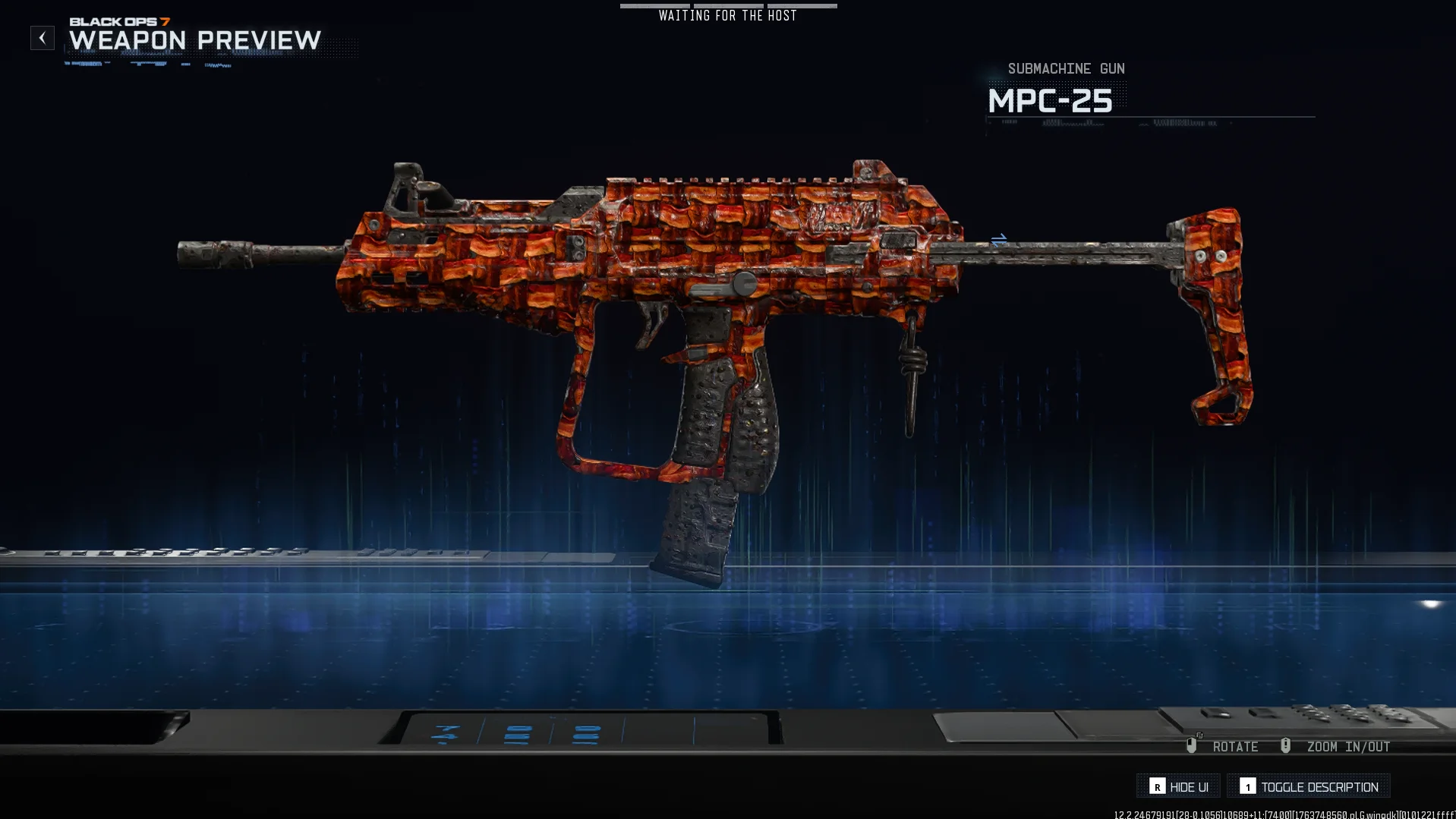
Task: Go back using the arrow button
Action: (43, 38)
